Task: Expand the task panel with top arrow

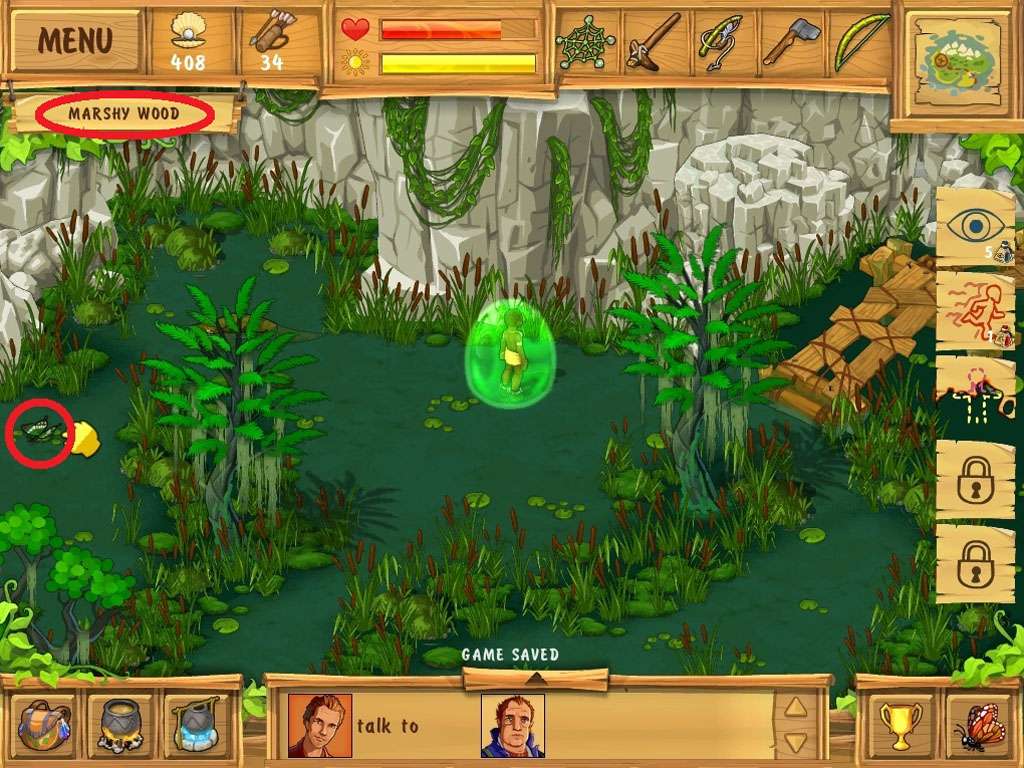Action: [x=536, y=679]
